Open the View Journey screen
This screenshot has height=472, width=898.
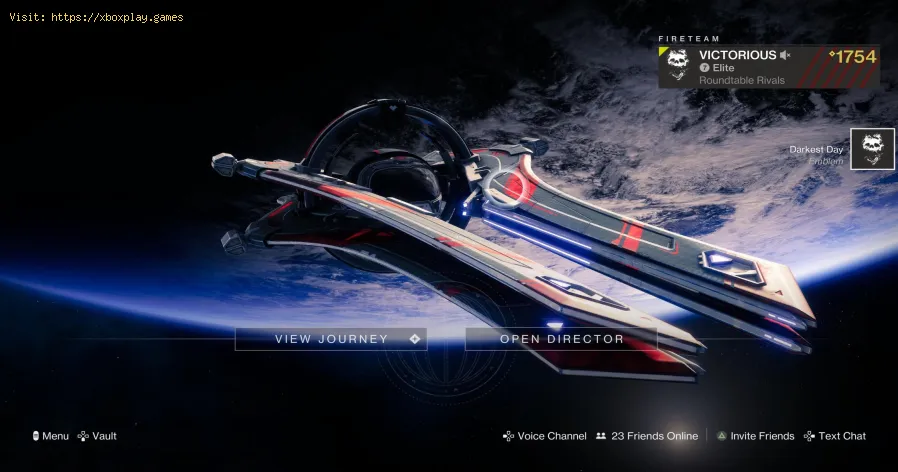(331, 339)
